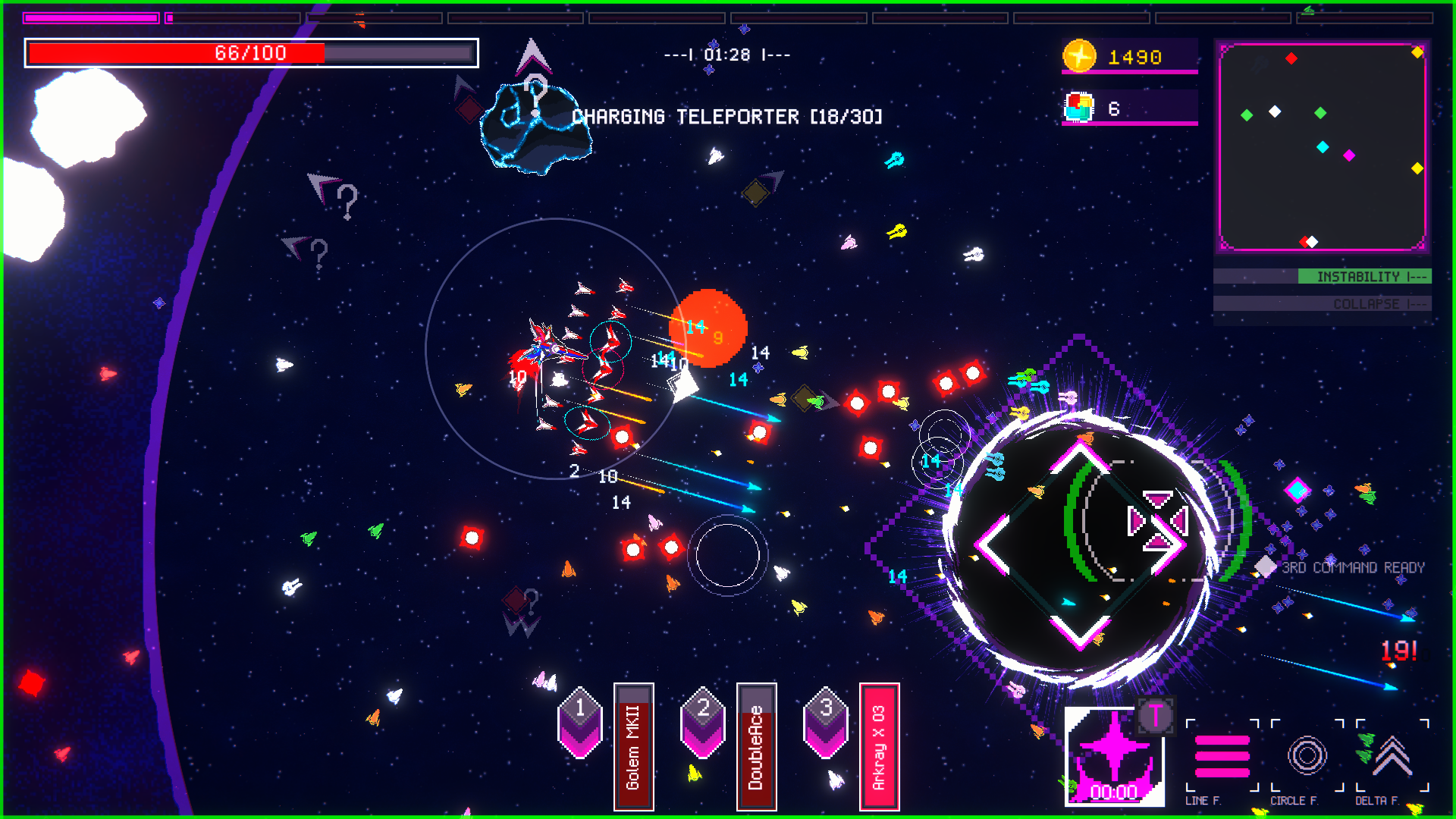The image size is (1456, 819).
Task: Activate squad slot number 2 badge
Action: [703, 723]
